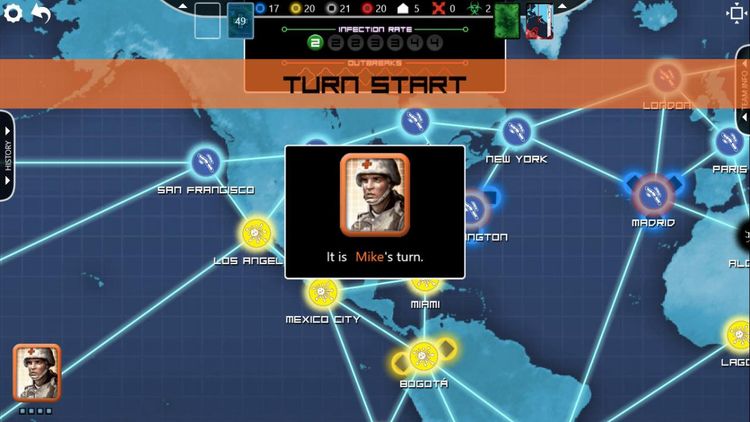Open the settings gear menu
Screen dimensions: 750x422
[x=14, y=14]
